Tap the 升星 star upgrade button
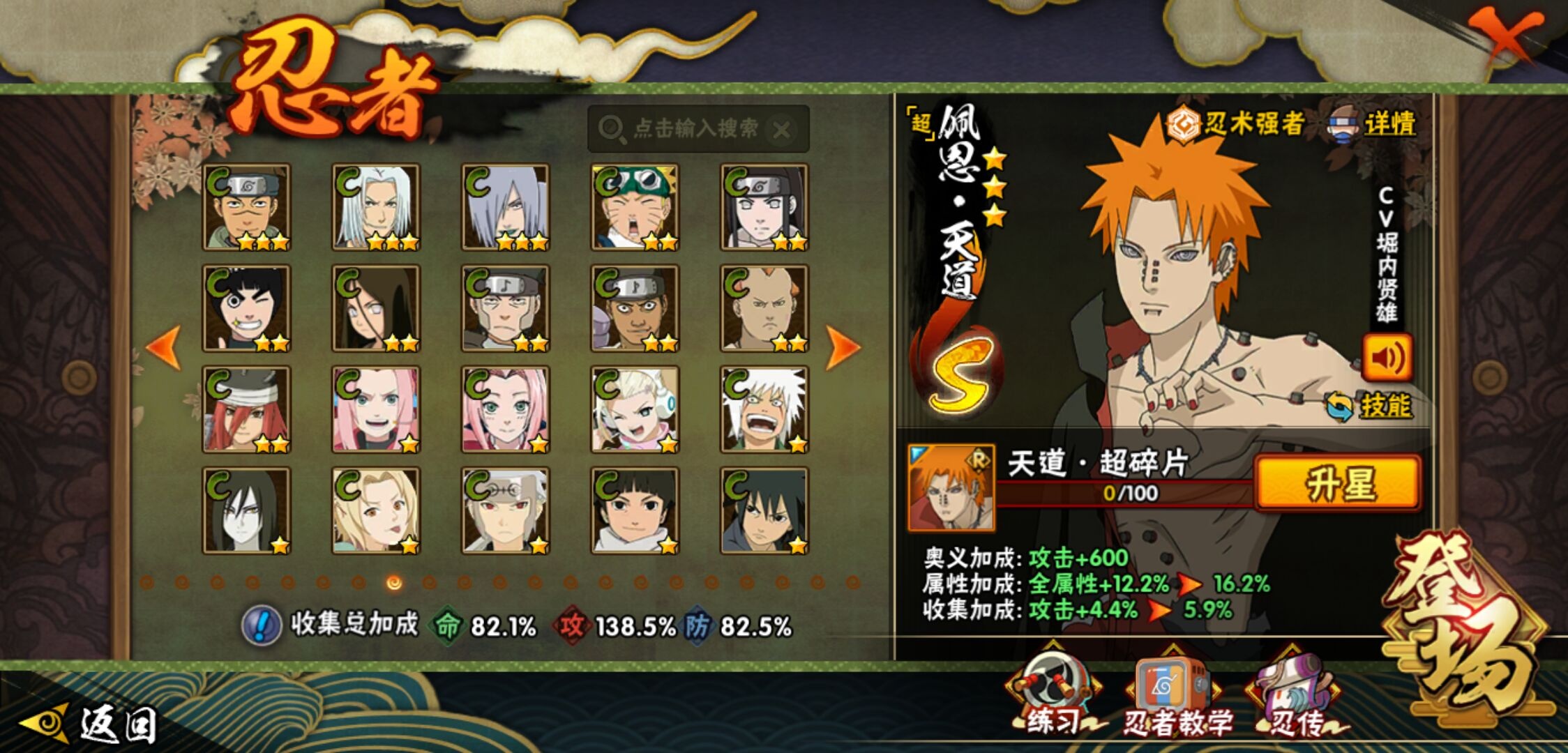Image resolution: width=1568 pixels, height=753 pixels. click(1338, 482)
